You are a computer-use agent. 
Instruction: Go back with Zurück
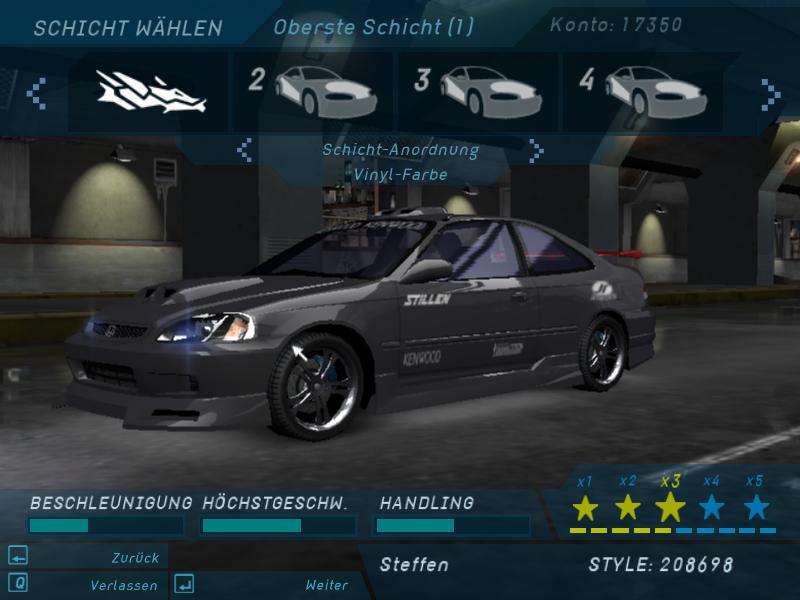135,558
